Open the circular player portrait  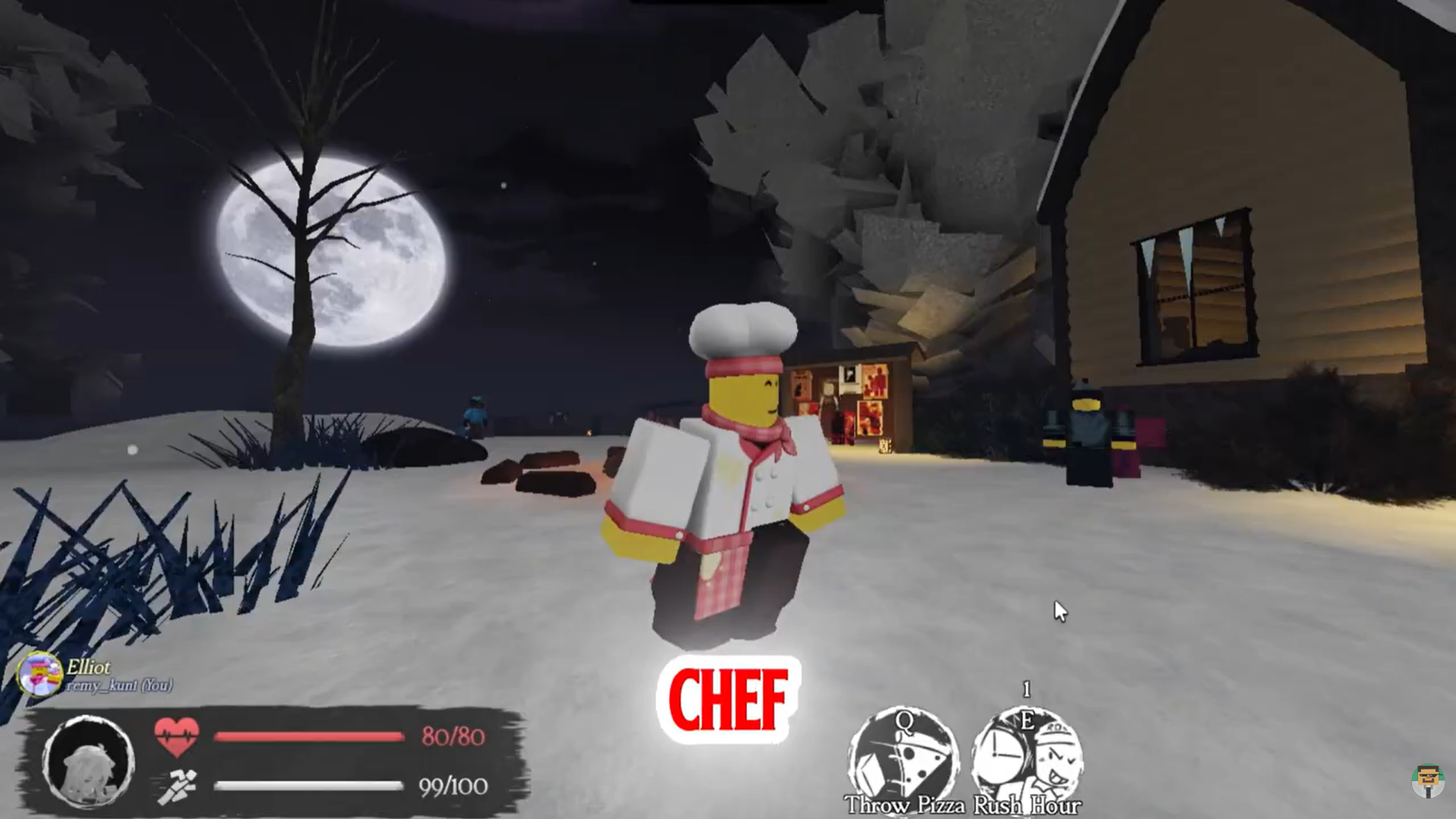[91, 761]
